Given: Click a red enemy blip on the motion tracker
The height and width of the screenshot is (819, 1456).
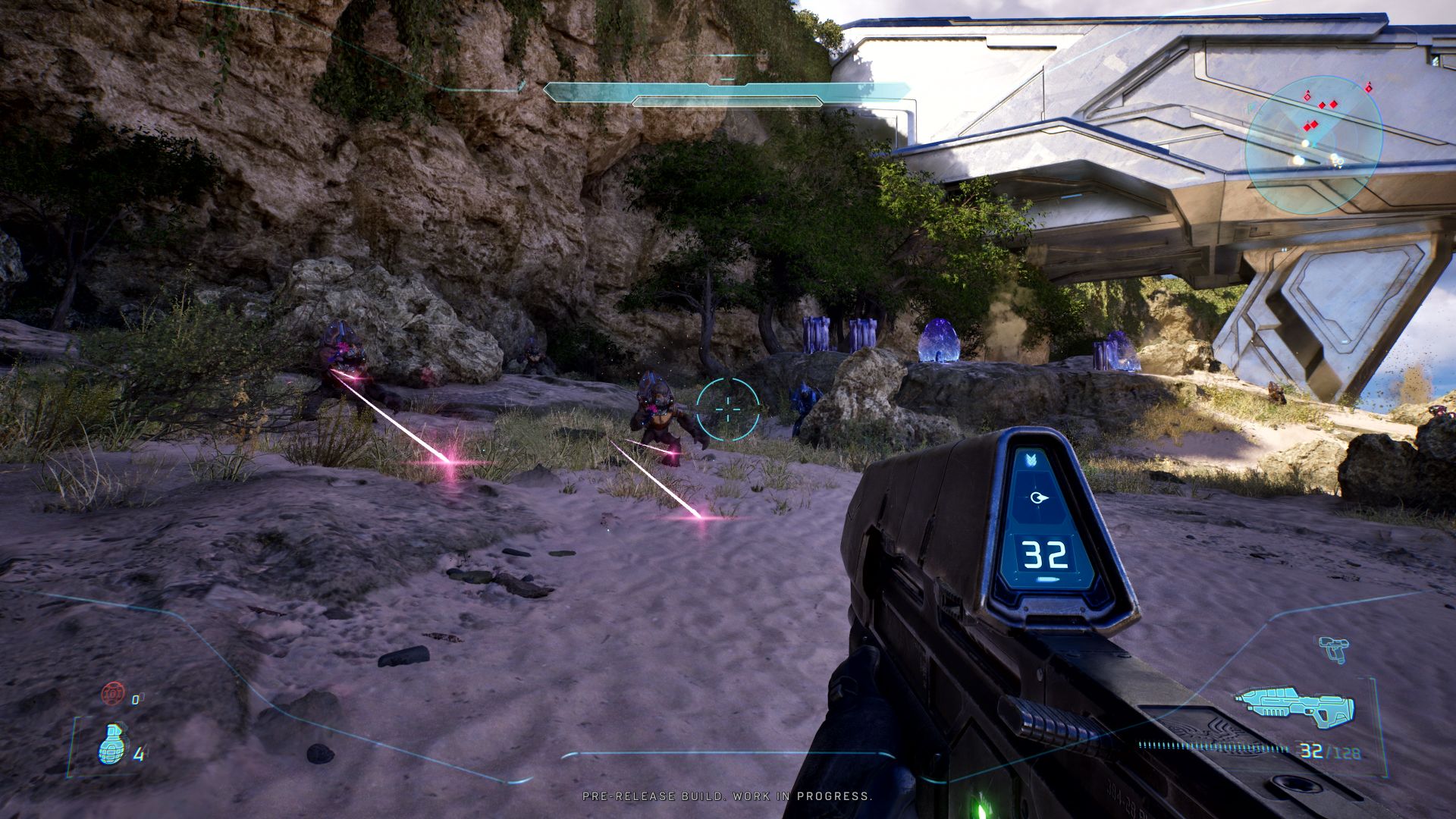Looking at the screenshot, I should click(x=1333, y=105).
